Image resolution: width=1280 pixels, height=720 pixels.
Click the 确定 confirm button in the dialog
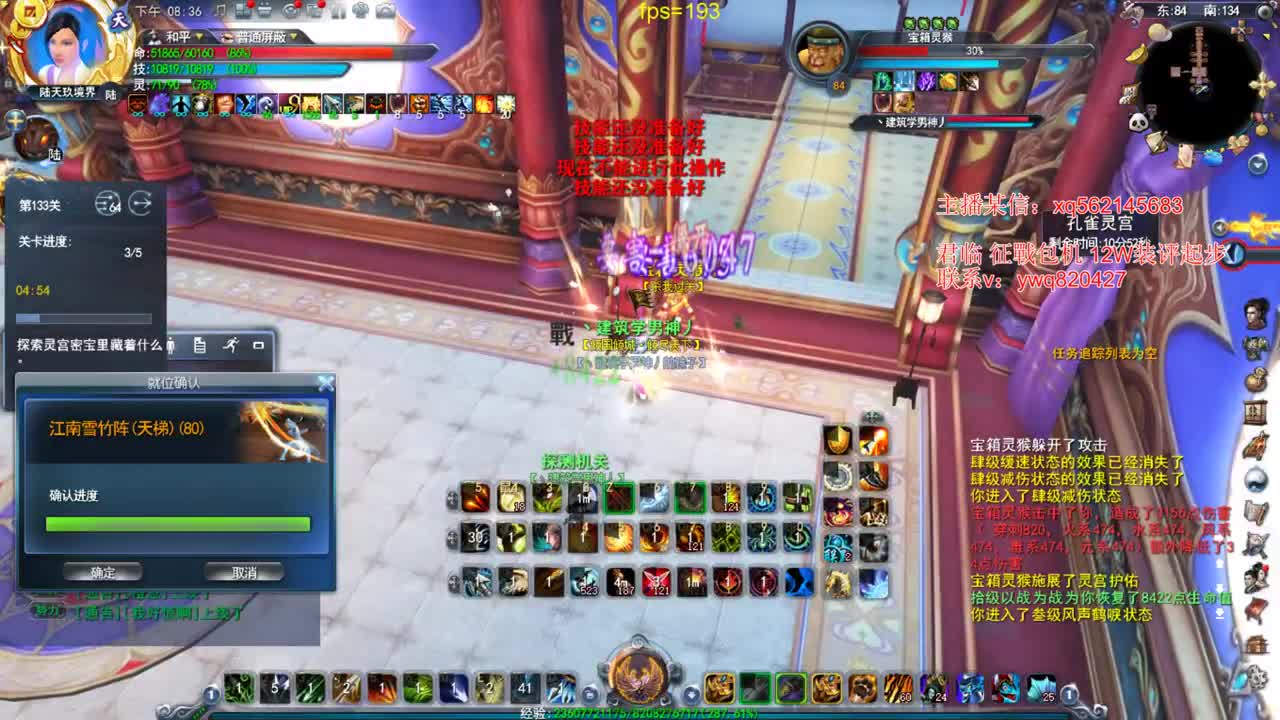[101, 572]
